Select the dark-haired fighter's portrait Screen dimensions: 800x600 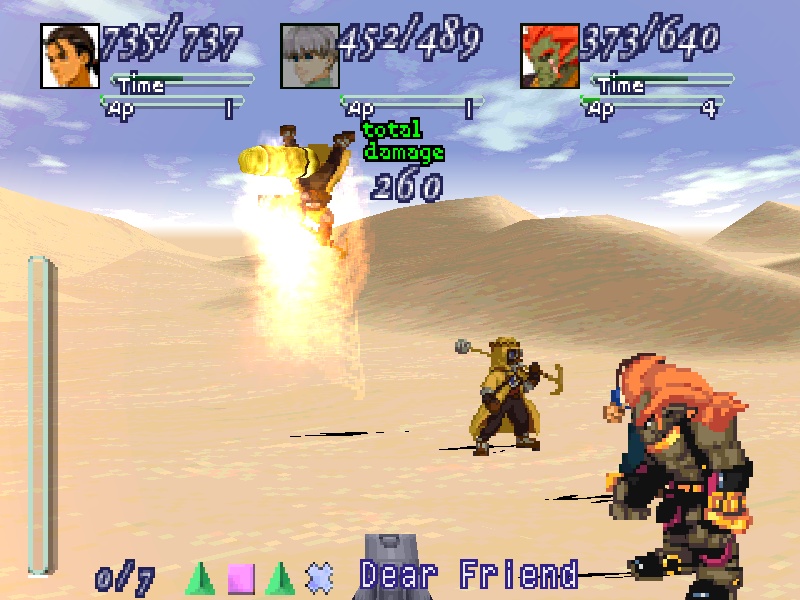pos(70,56)
